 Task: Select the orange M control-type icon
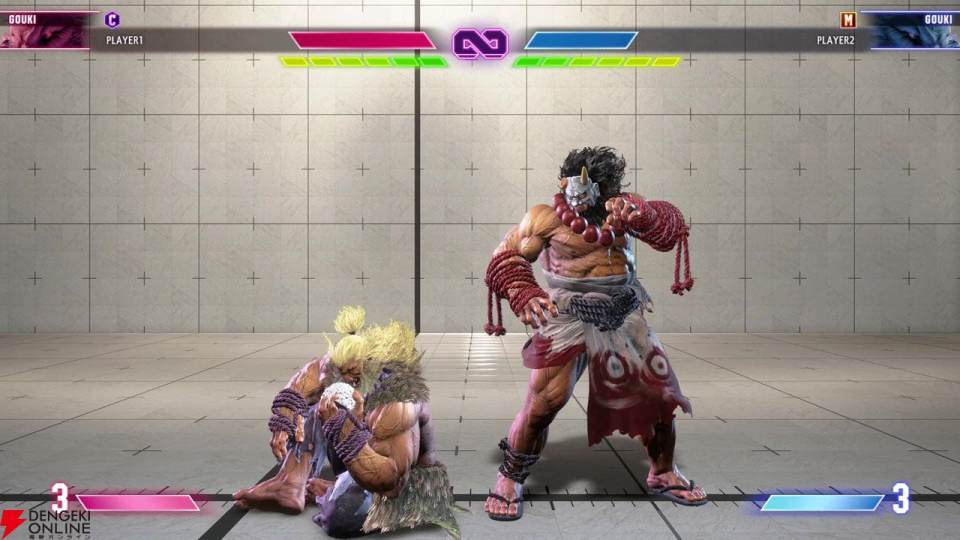(848, 19)
